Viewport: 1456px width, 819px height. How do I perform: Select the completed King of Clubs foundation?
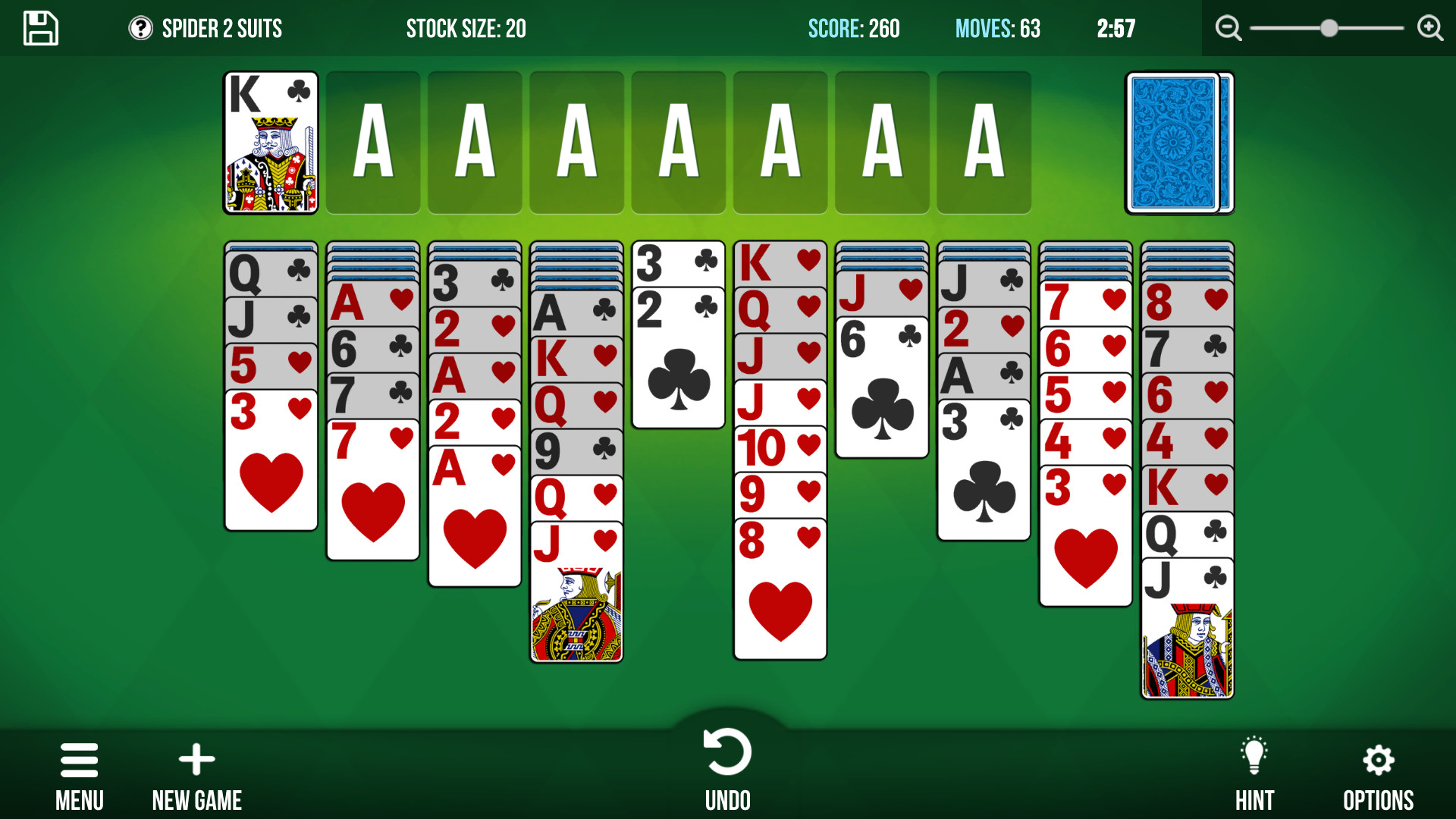click(x=271, y=143)
